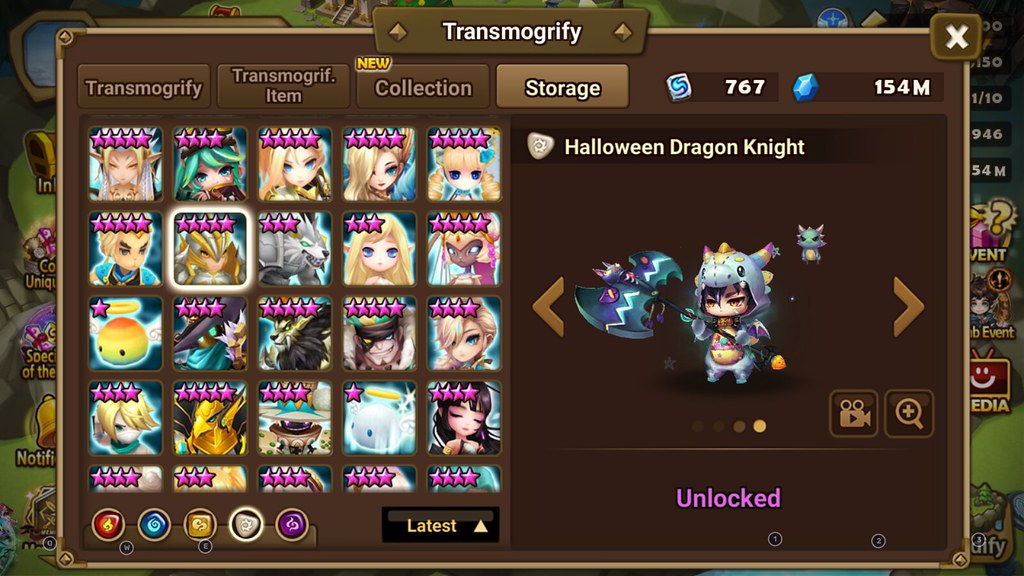Play the costume video camera preview
Screen dimensions: 1024x576
point(853,414)
